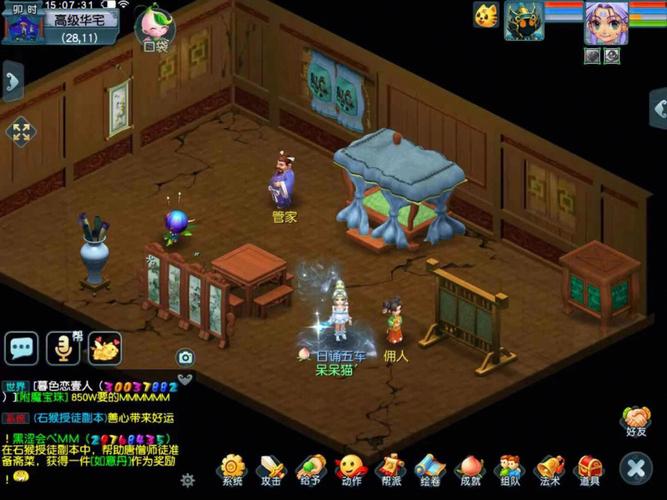Select the 攻击 attack button

pos(271,468)
